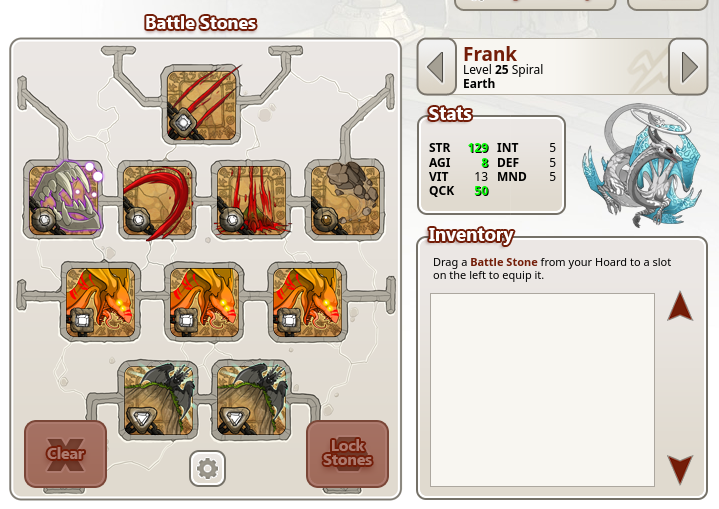
Task: Select the red vertical claw marks stone
Action: point(251,200)
